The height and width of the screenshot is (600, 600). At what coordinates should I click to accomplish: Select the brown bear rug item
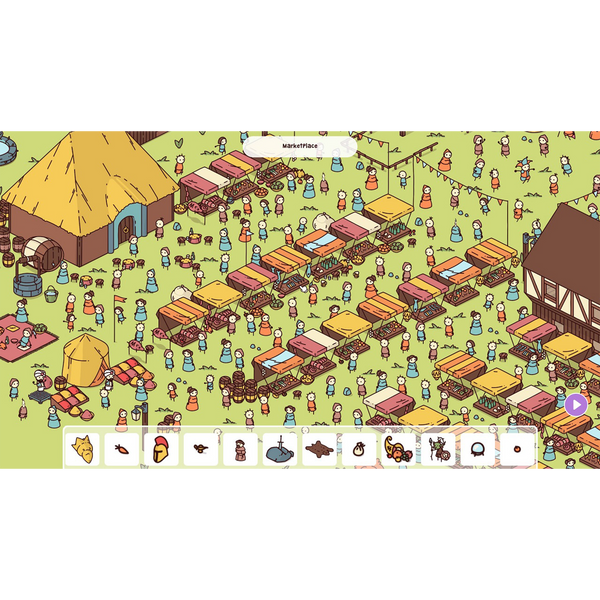pos(319,449)
